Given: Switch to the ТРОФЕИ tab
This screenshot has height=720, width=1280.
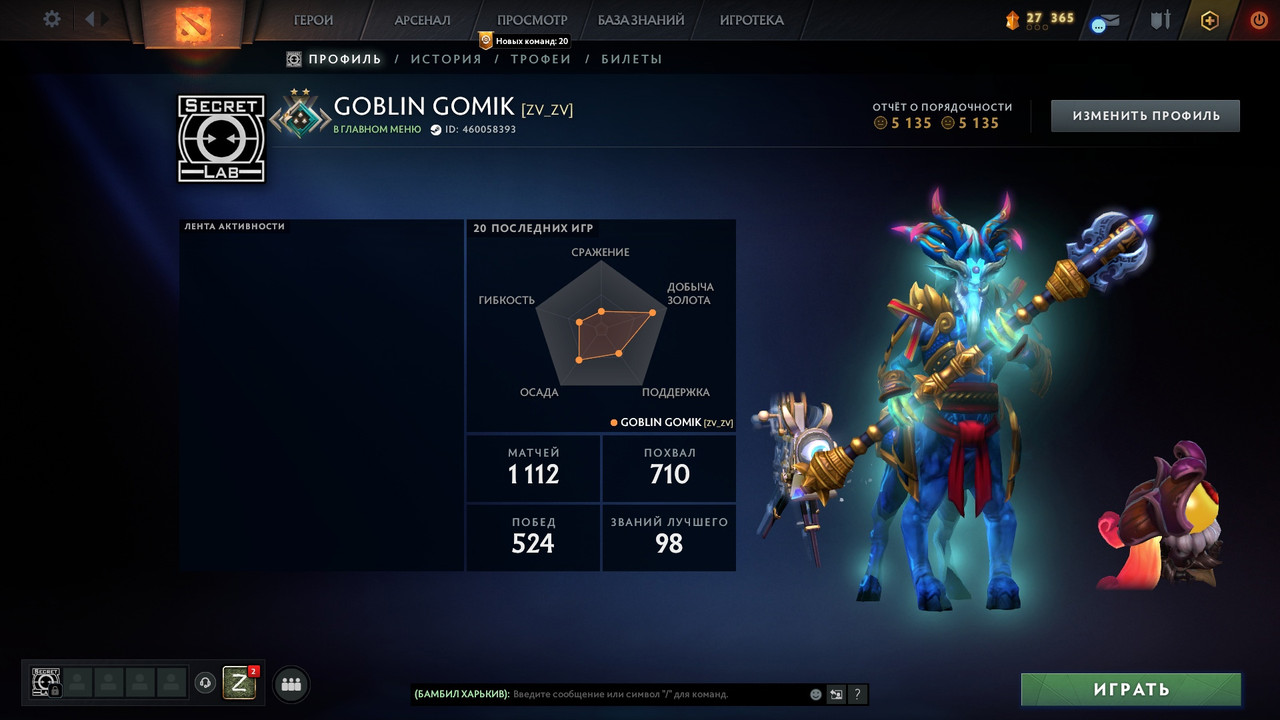Looking at the screenshot, I should 541,59.
